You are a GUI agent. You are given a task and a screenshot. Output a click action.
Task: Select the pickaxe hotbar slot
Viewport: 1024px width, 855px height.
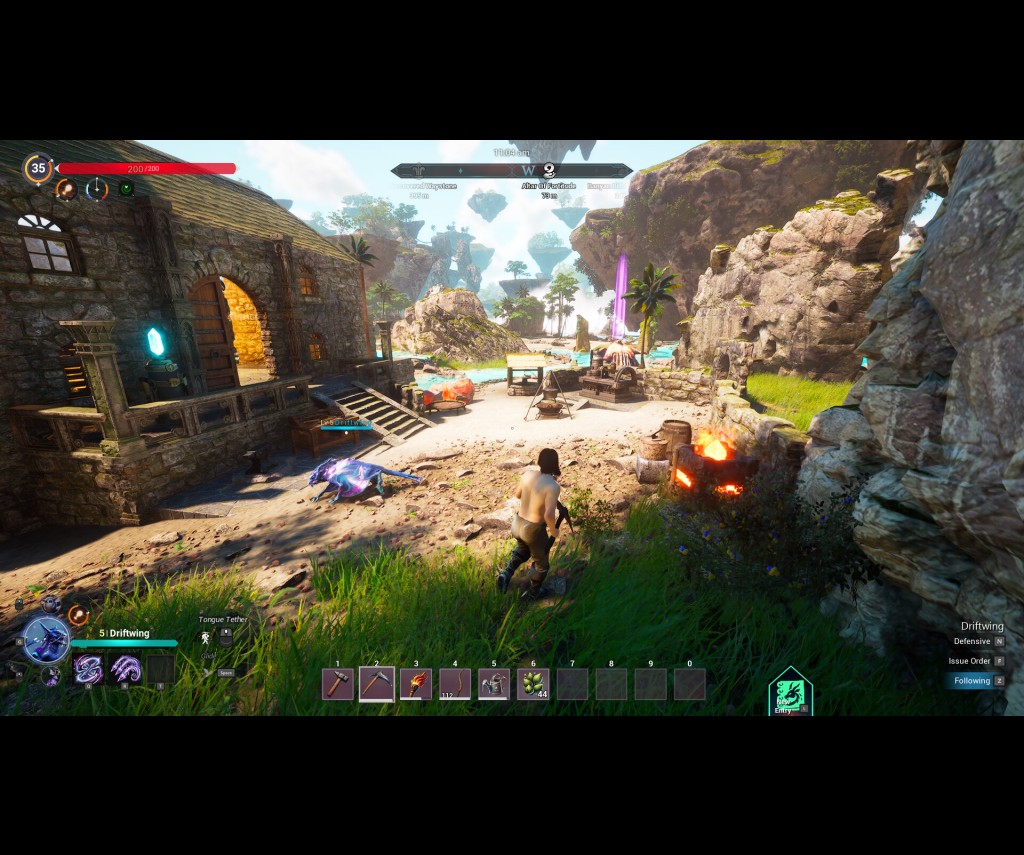click(x=377, y=684)
